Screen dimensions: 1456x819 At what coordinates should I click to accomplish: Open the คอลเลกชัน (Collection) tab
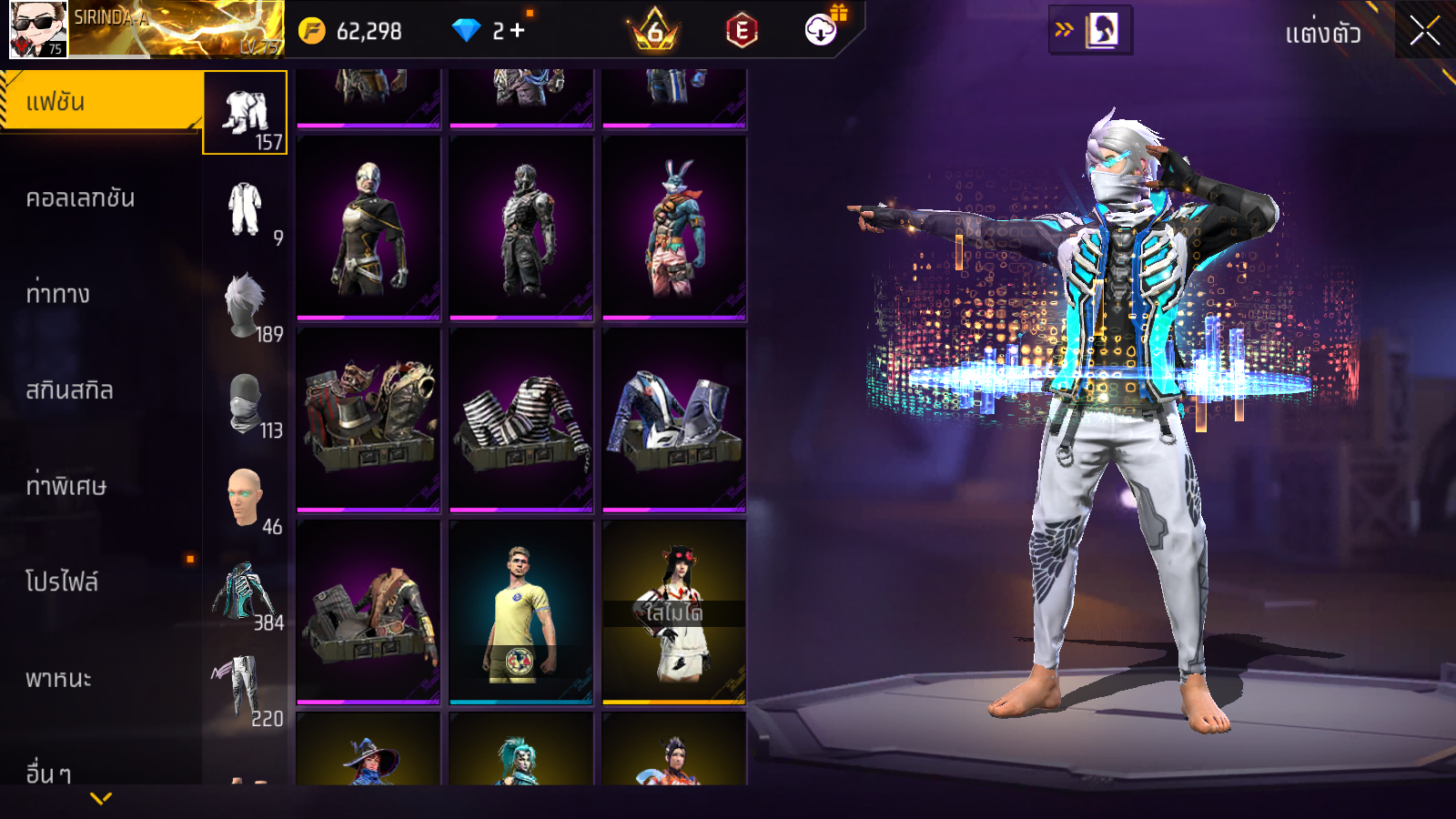(x=81, y=198)
